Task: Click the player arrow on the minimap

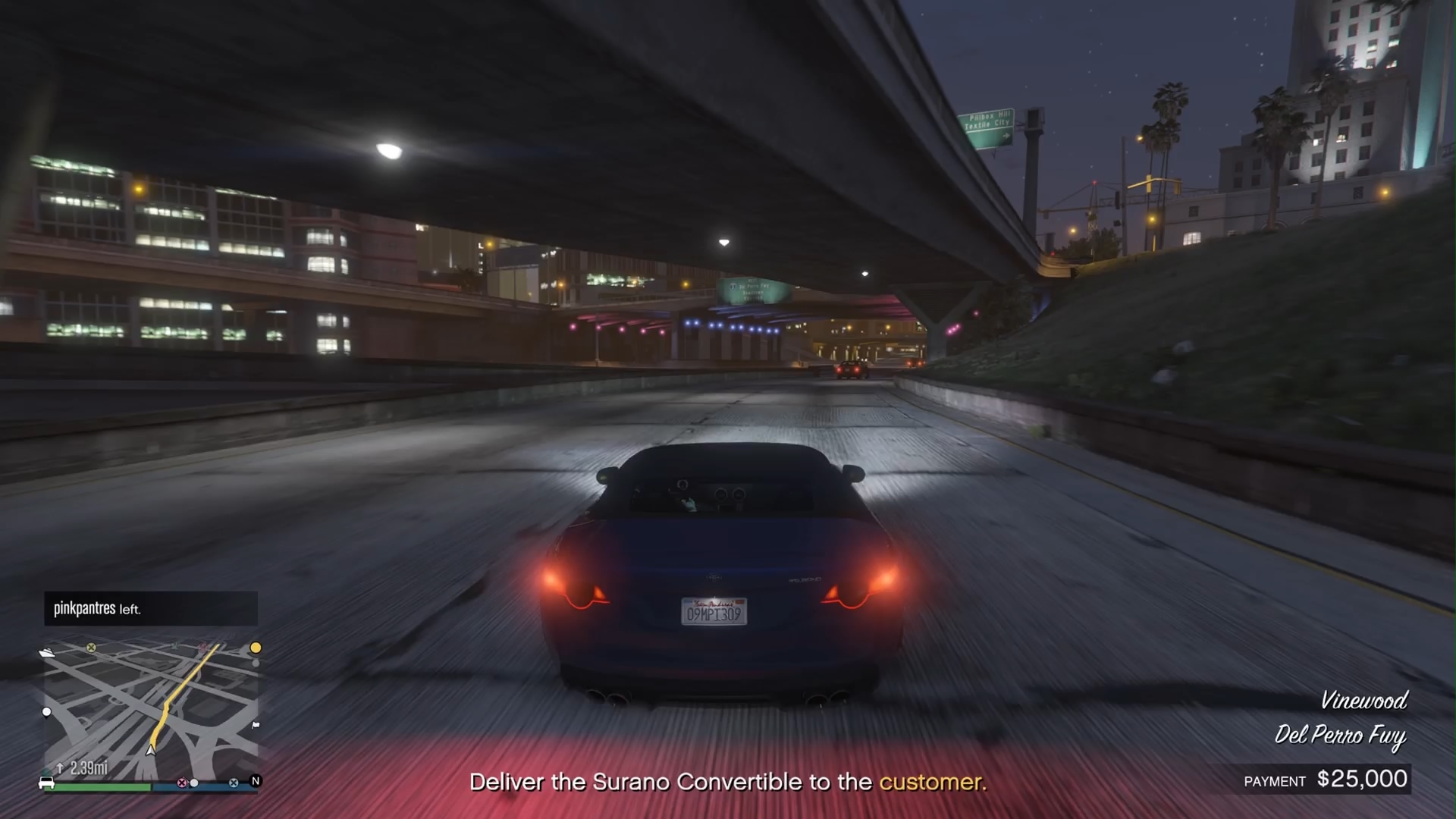Action: pyautogui.click(x=151, y=749)
